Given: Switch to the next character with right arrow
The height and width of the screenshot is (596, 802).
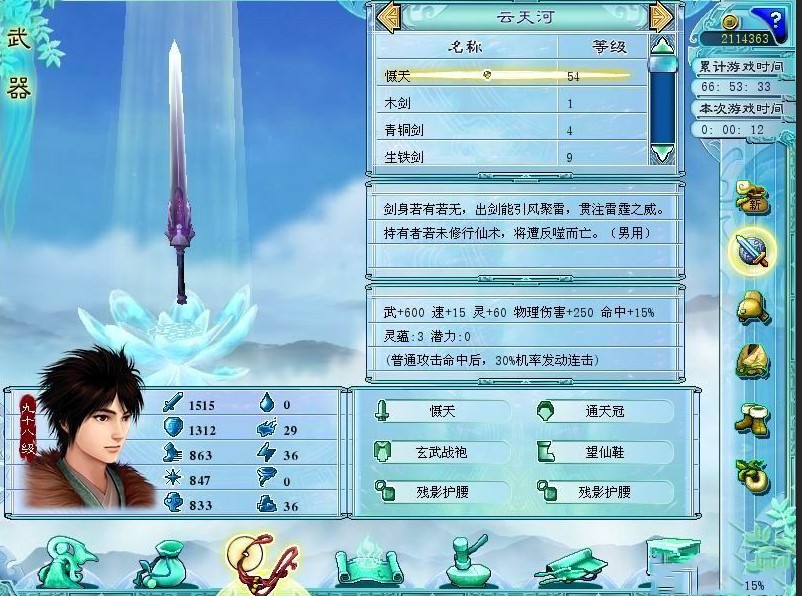Looking at the screenshot, I should coord(660,18).
